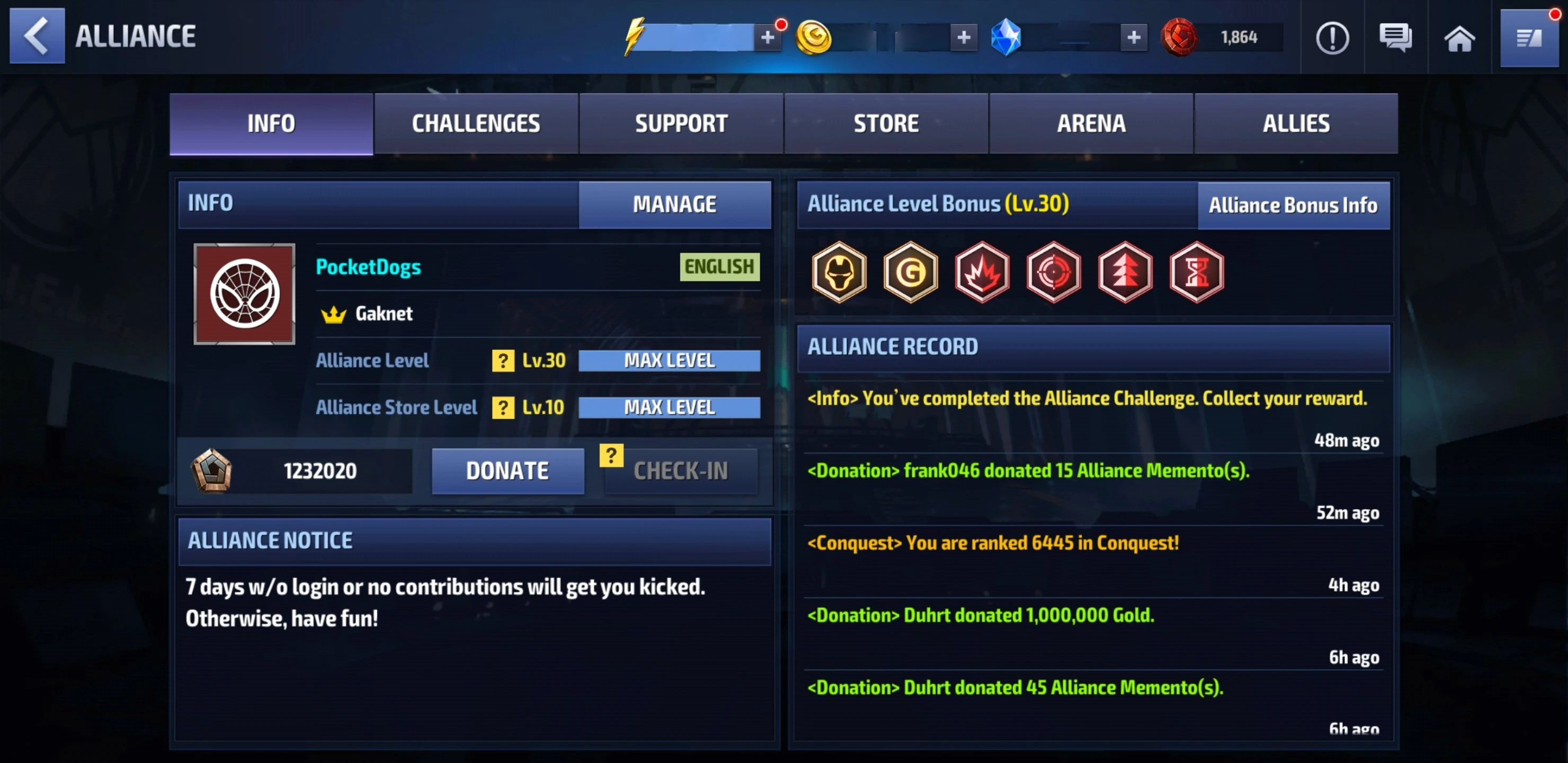The image size is (1568, 763).
Task: Click the red explosion bonus hexagon
Action: tap(983, 273)
